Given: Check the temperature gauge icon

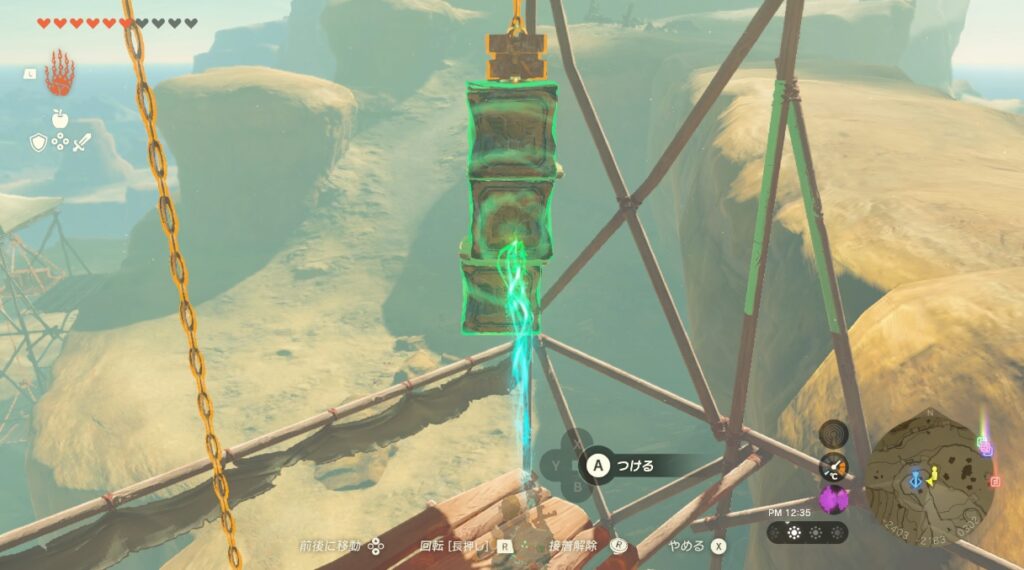Looking at the screenshot, I should [x=833, y=466].
